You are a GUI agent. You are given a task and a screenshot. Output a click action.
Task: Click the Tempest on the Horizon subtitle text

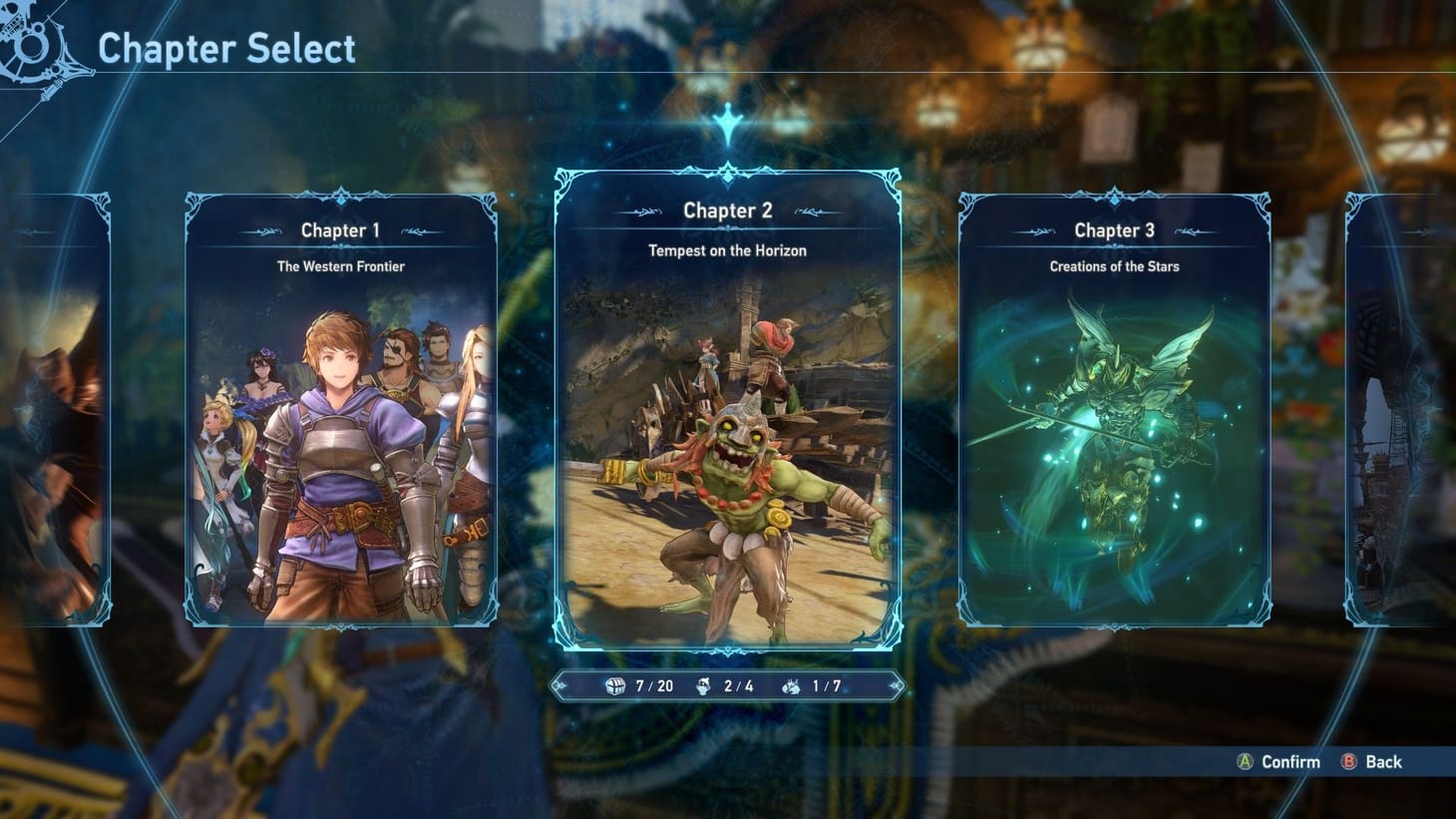[727, 250]
